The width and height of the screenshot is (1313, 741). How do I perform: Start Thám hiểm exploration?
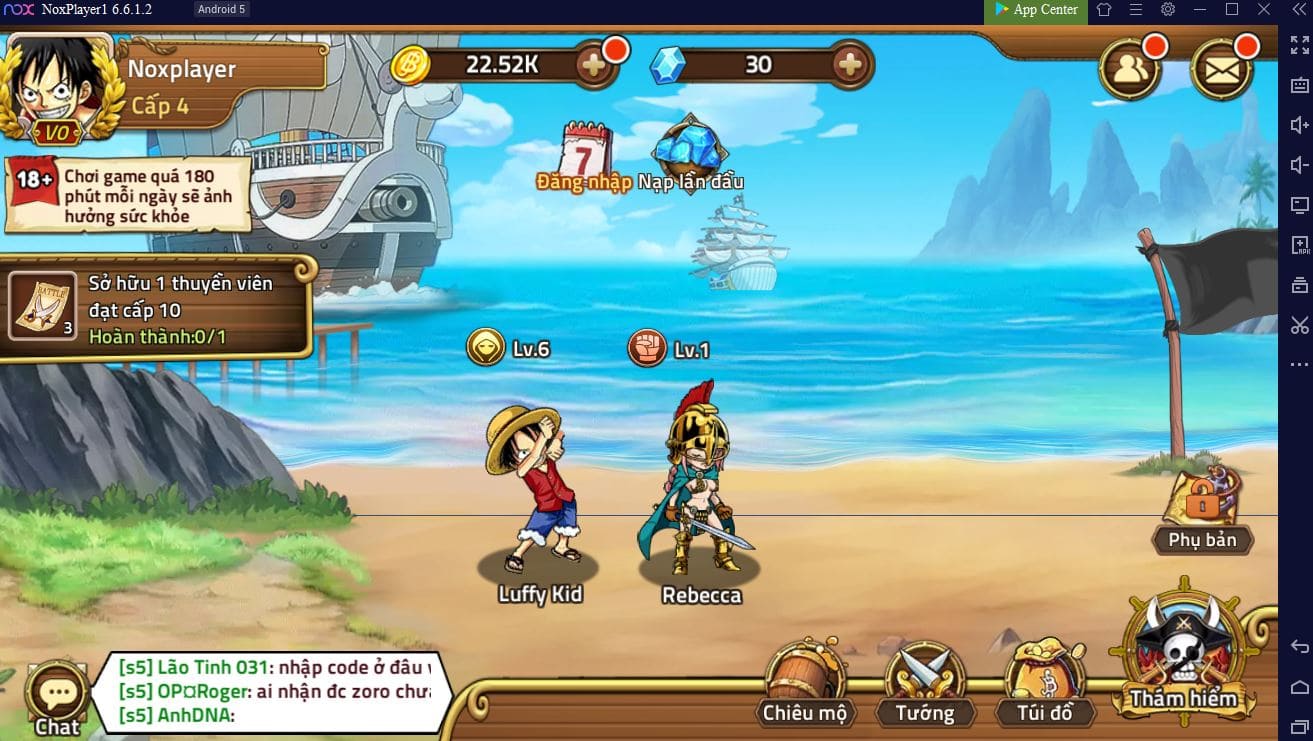click(x=1184, y=650)
